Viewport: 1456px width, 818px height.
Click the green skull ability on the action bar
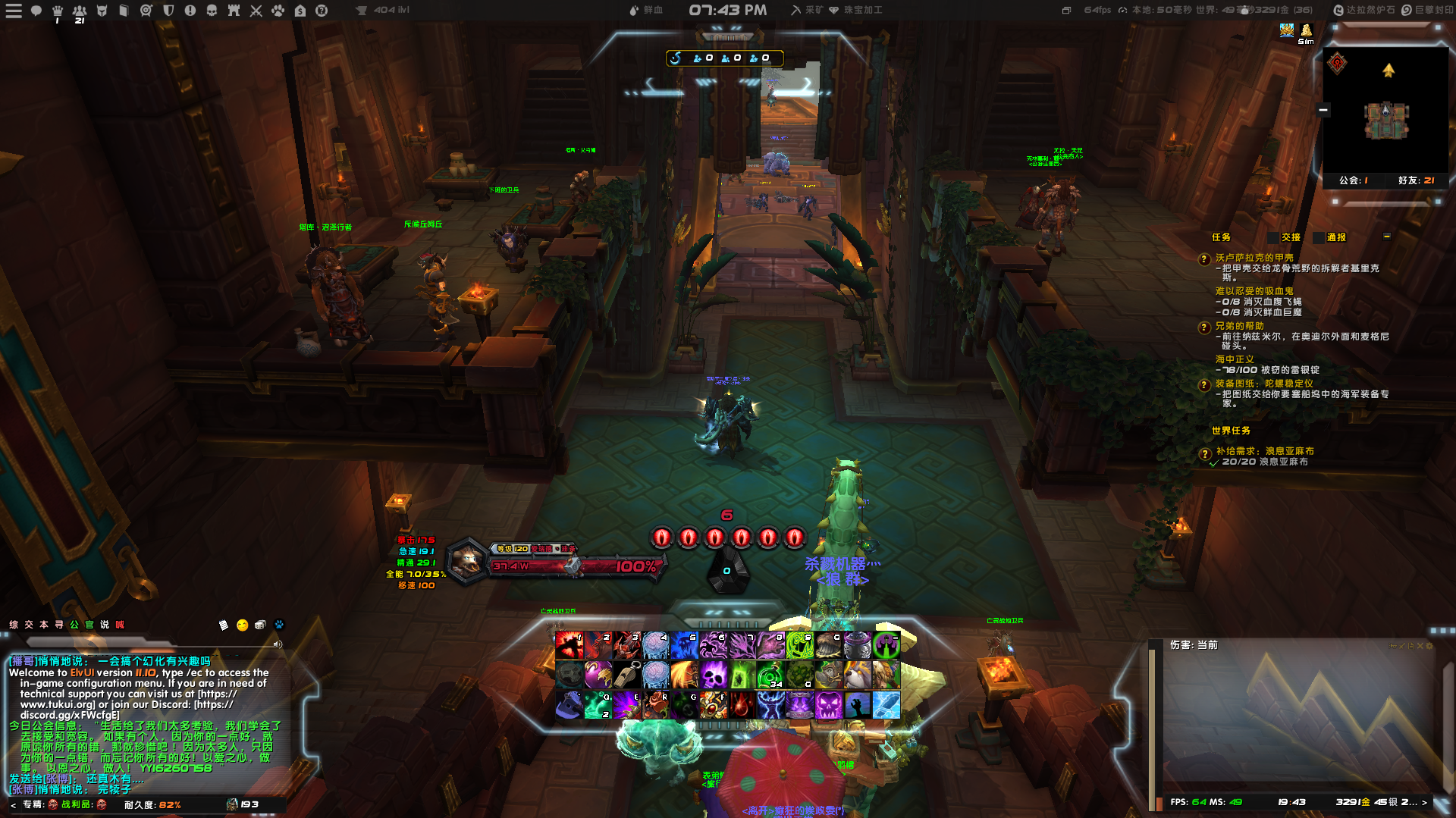(799, 646)
